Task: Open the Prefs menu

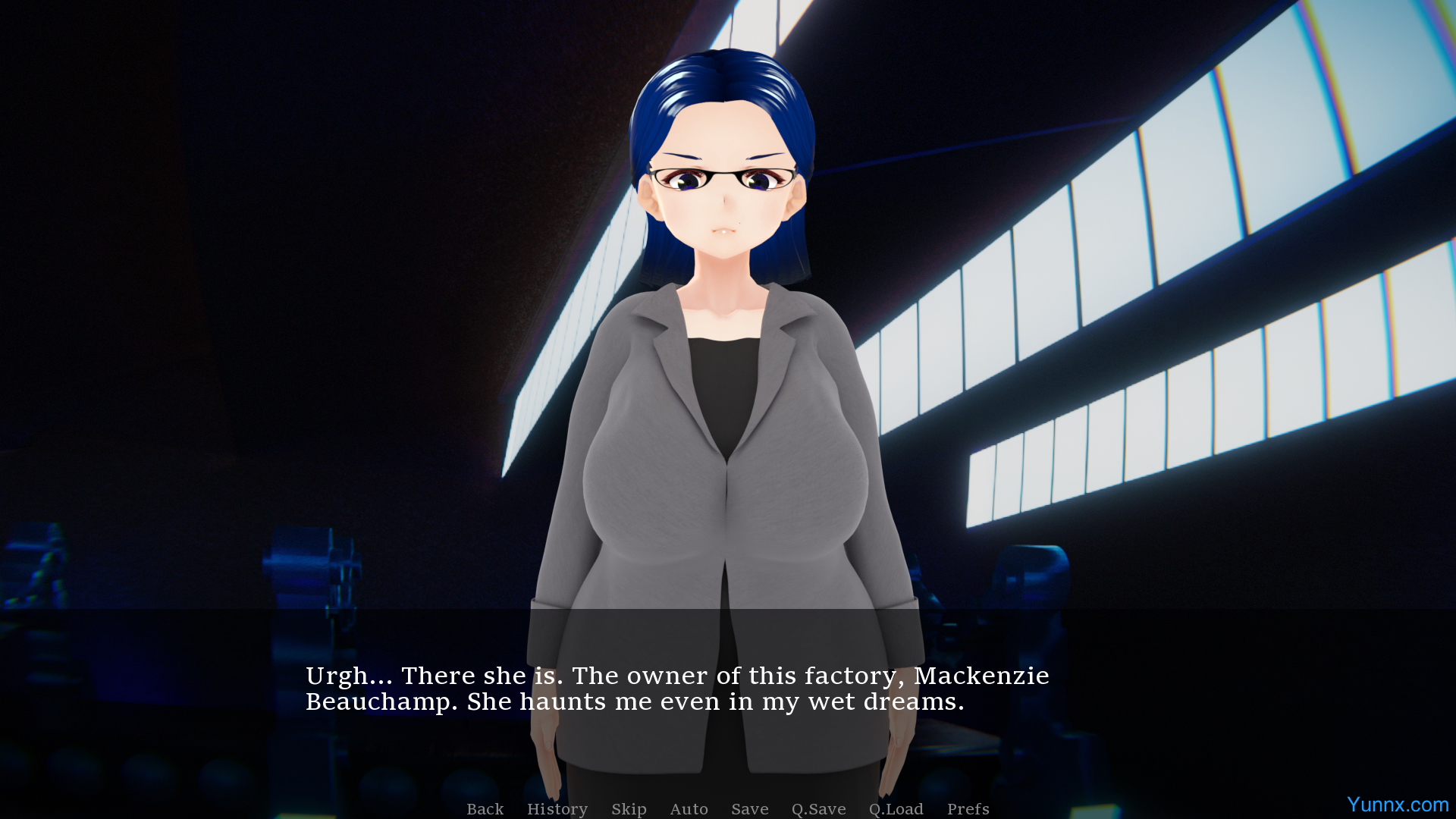Action: point(968,809)
